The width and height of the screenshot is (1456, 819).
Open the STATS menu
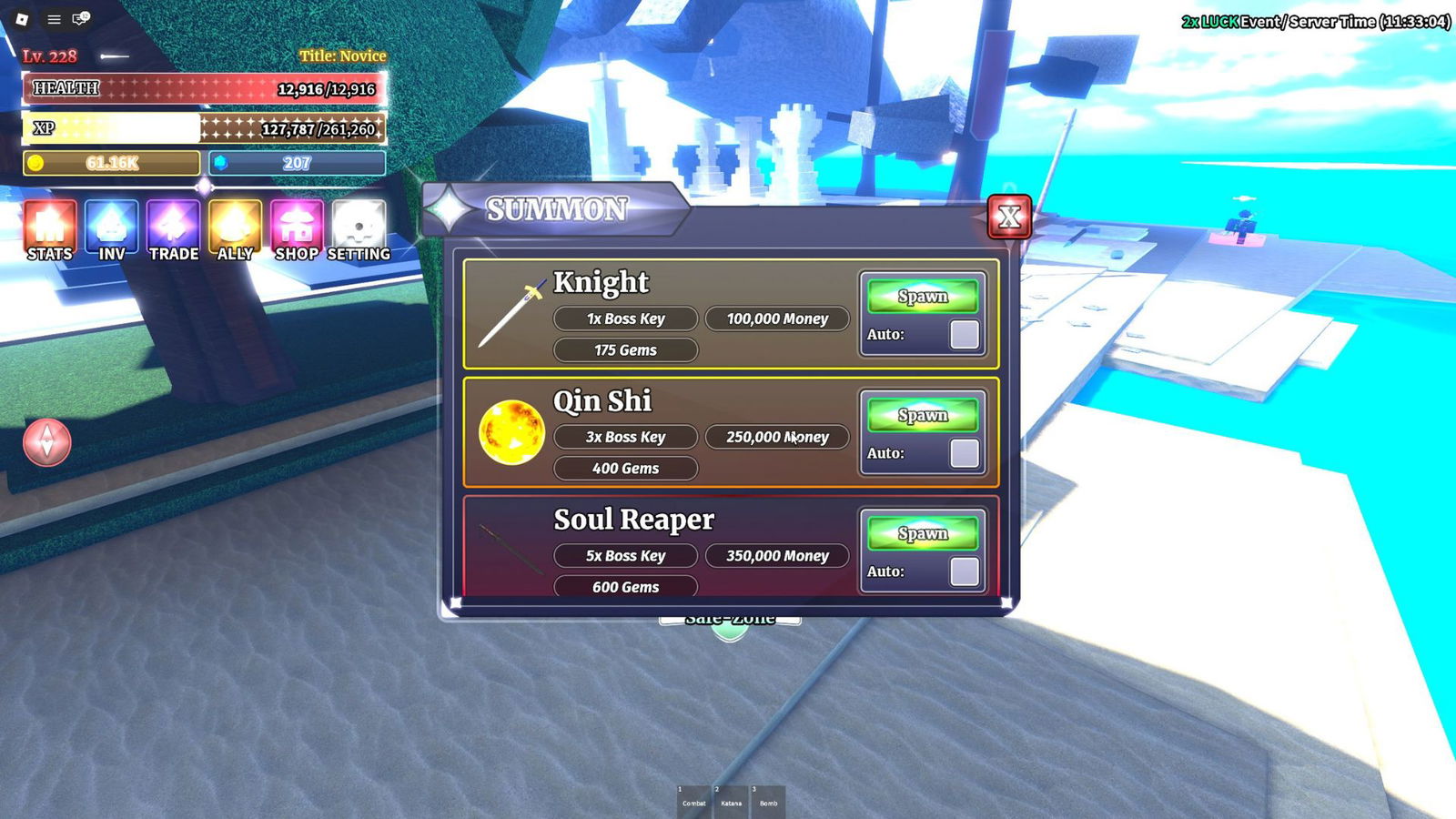(x=50, y=231)
